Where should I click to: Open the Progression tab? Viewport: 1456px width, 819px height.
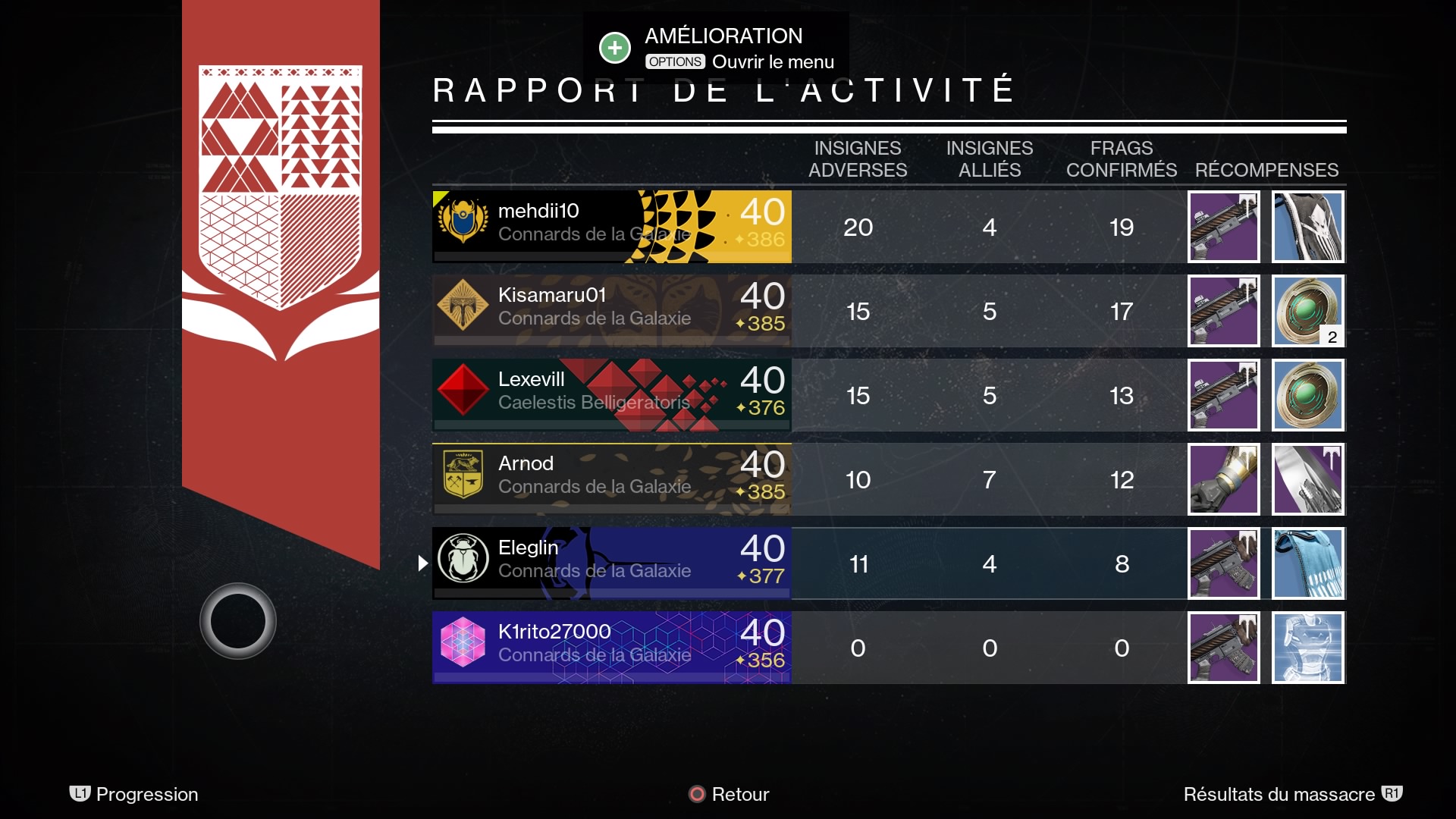coord(134,794)
